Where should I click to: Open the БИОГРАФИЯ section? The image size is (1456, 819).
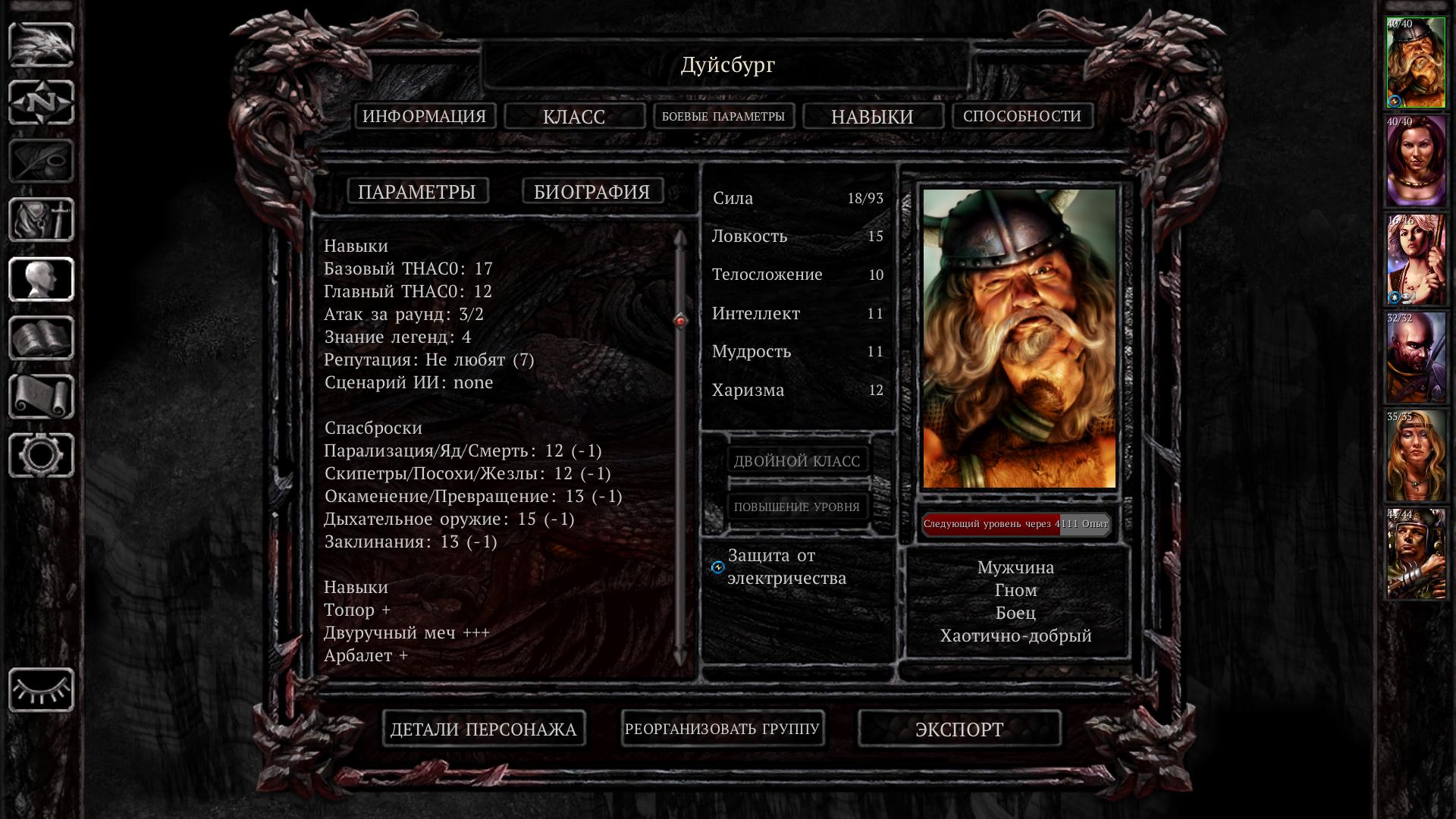(x=592, y=191)
